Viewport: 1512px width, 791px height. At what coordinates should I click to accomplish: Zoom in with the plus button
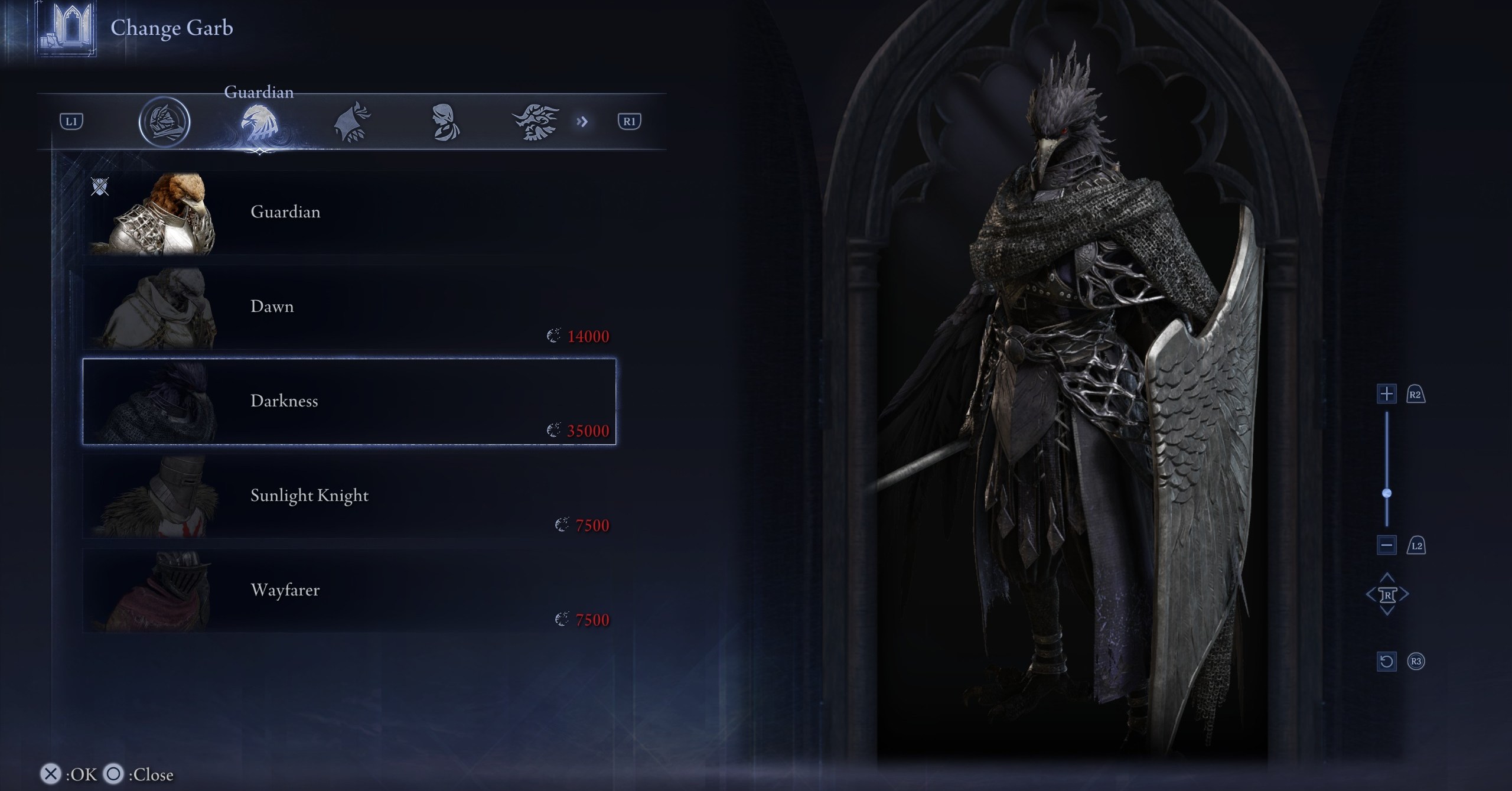pyautogui.click(x=1386, y=394)
